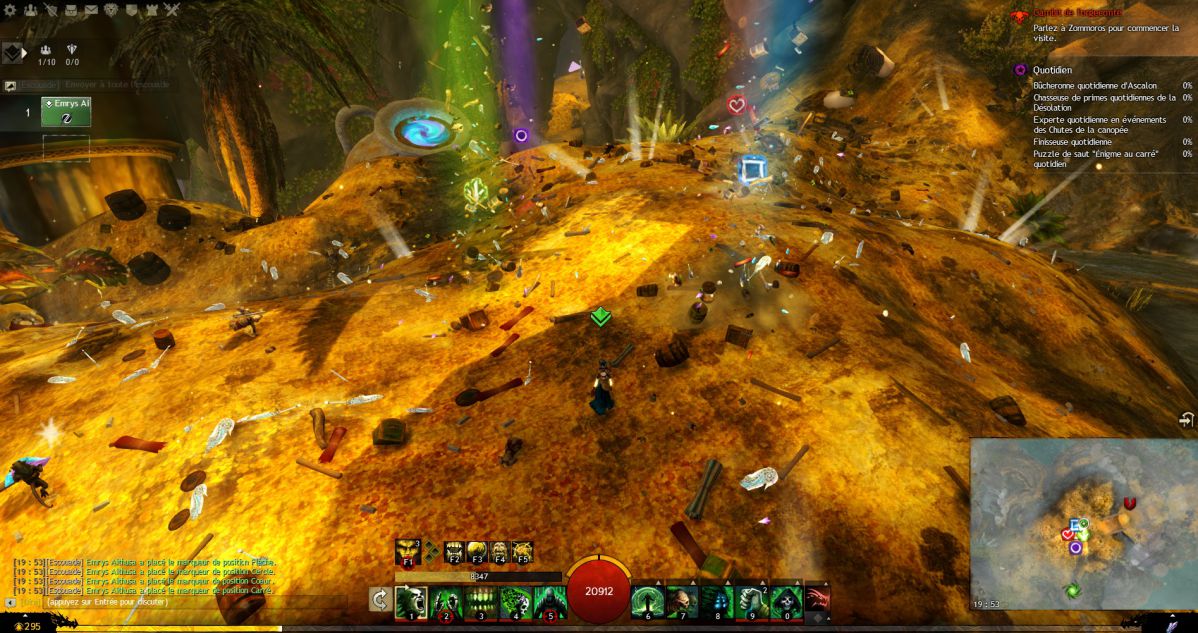The width and height of the screenshot is (1198, 633).
Task: Open the World vs World castle icon
Action: (x=152, y=10)
